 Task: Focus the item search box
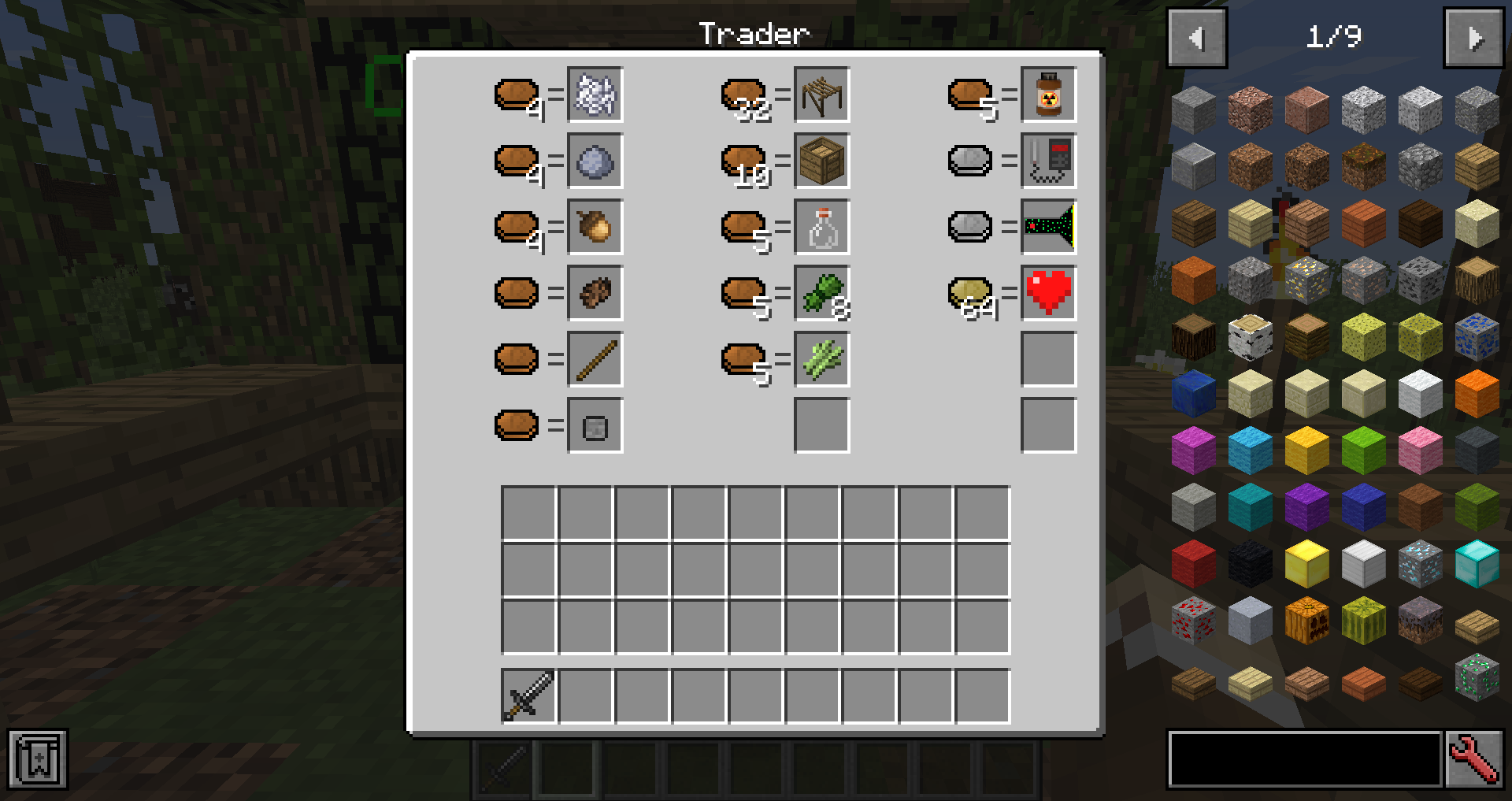coord(1304,759)
